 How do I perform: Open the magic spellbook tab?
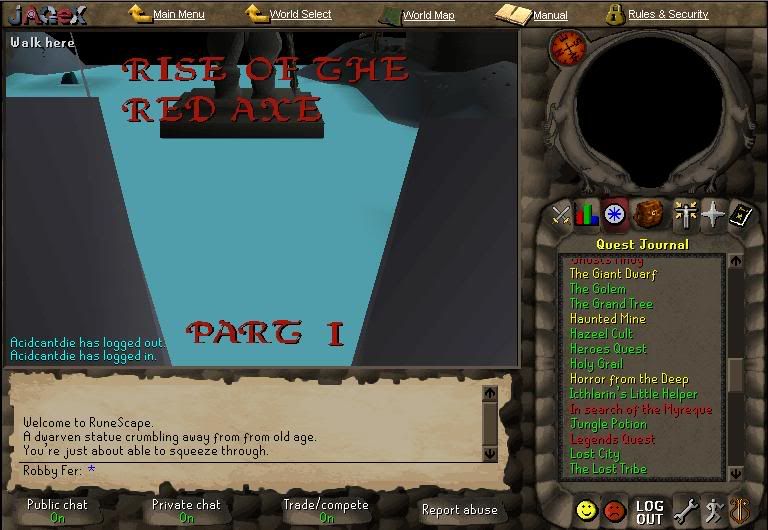738,214
